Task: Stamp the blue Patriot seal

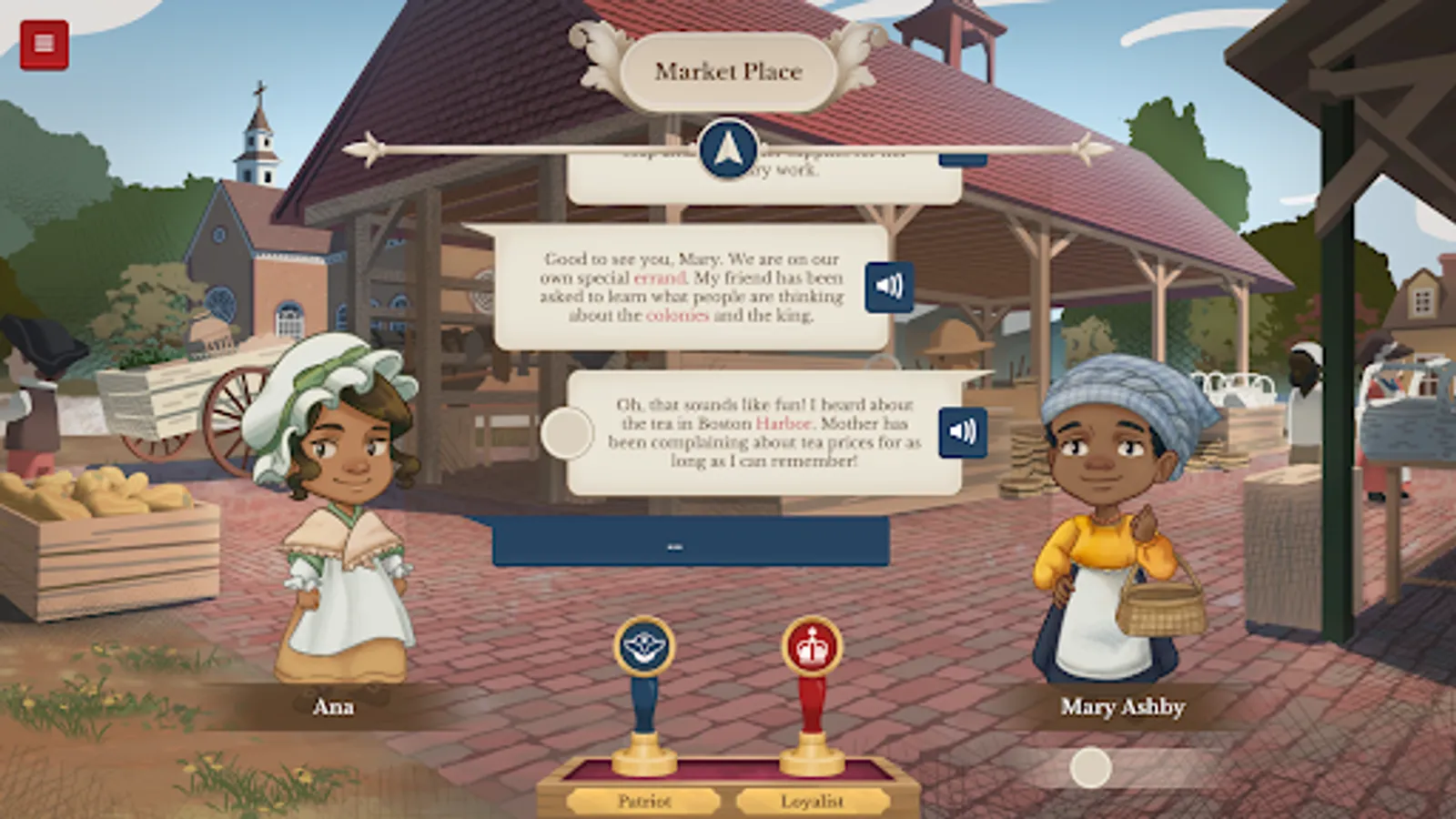Action: point(642,646)
